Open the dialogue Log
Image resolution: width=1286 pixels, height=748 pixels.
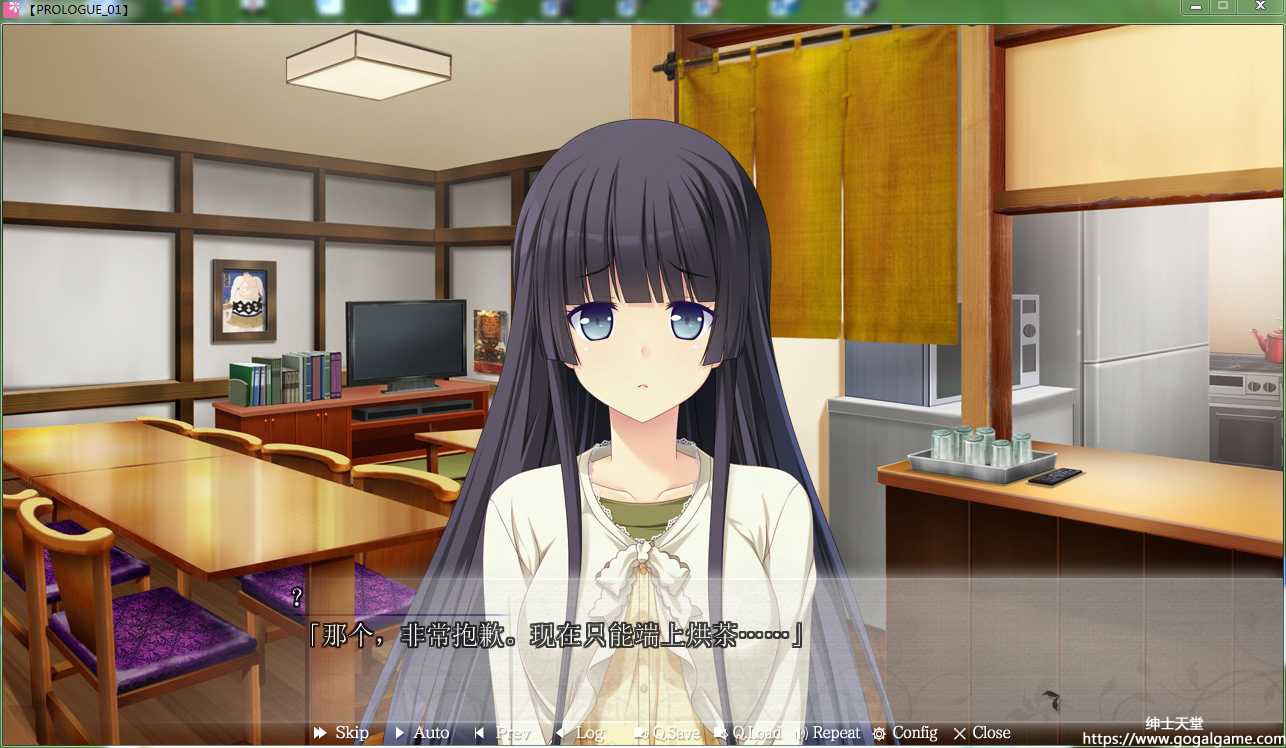coord(580,733)
